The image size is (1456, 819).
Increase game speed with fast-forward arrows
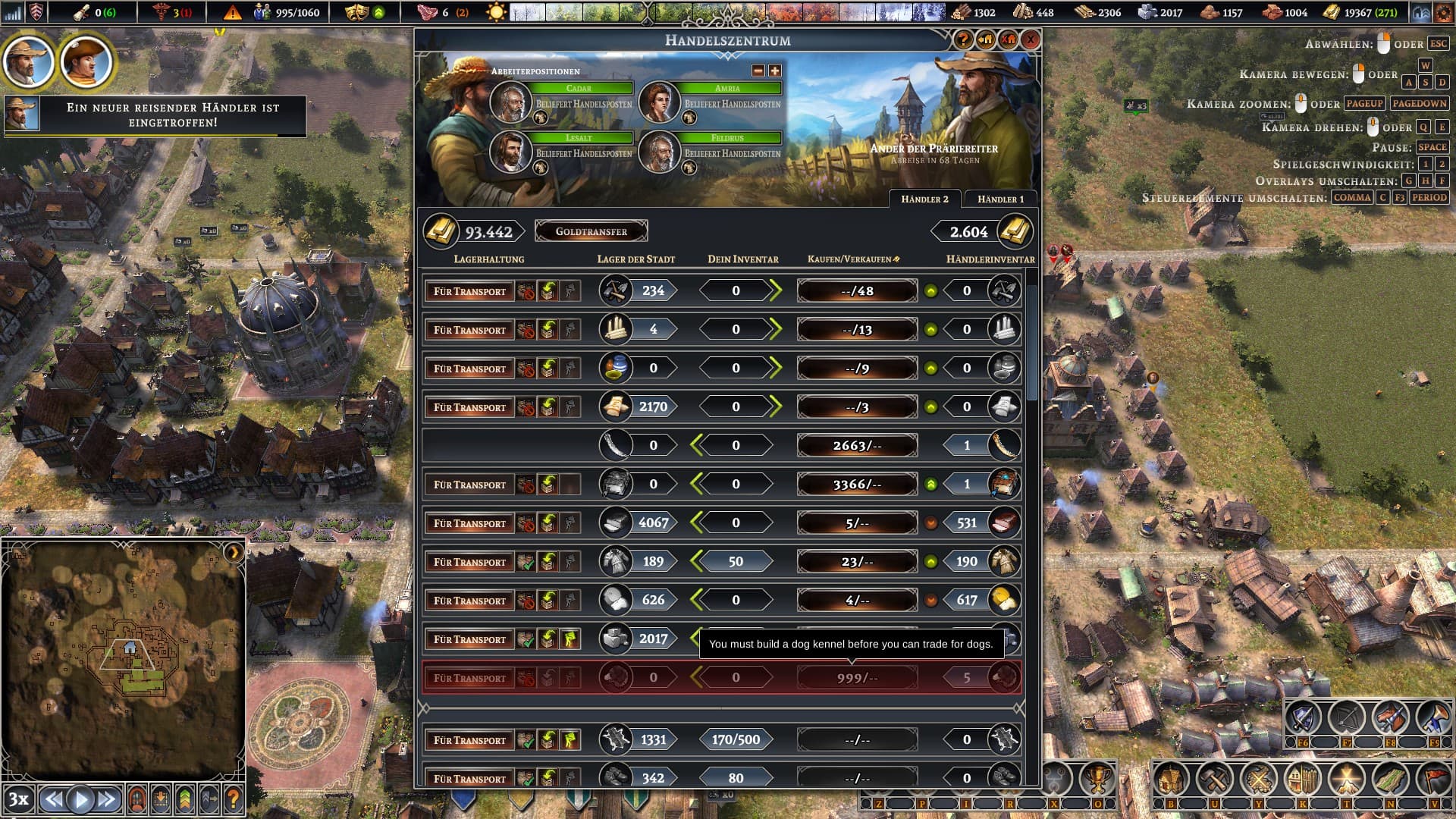(107, 799)
